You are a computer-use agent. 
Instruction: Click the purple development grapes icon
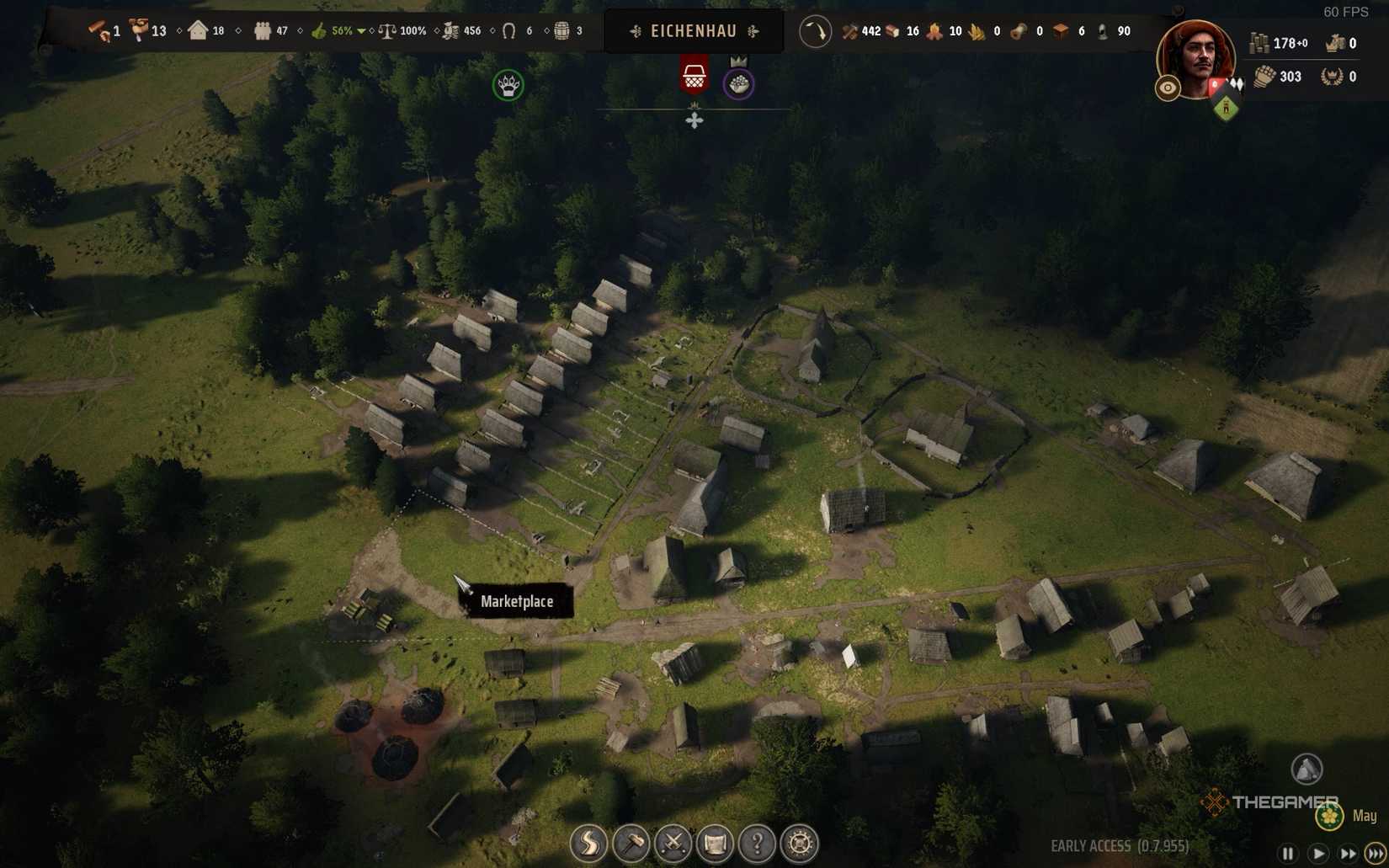738,83
